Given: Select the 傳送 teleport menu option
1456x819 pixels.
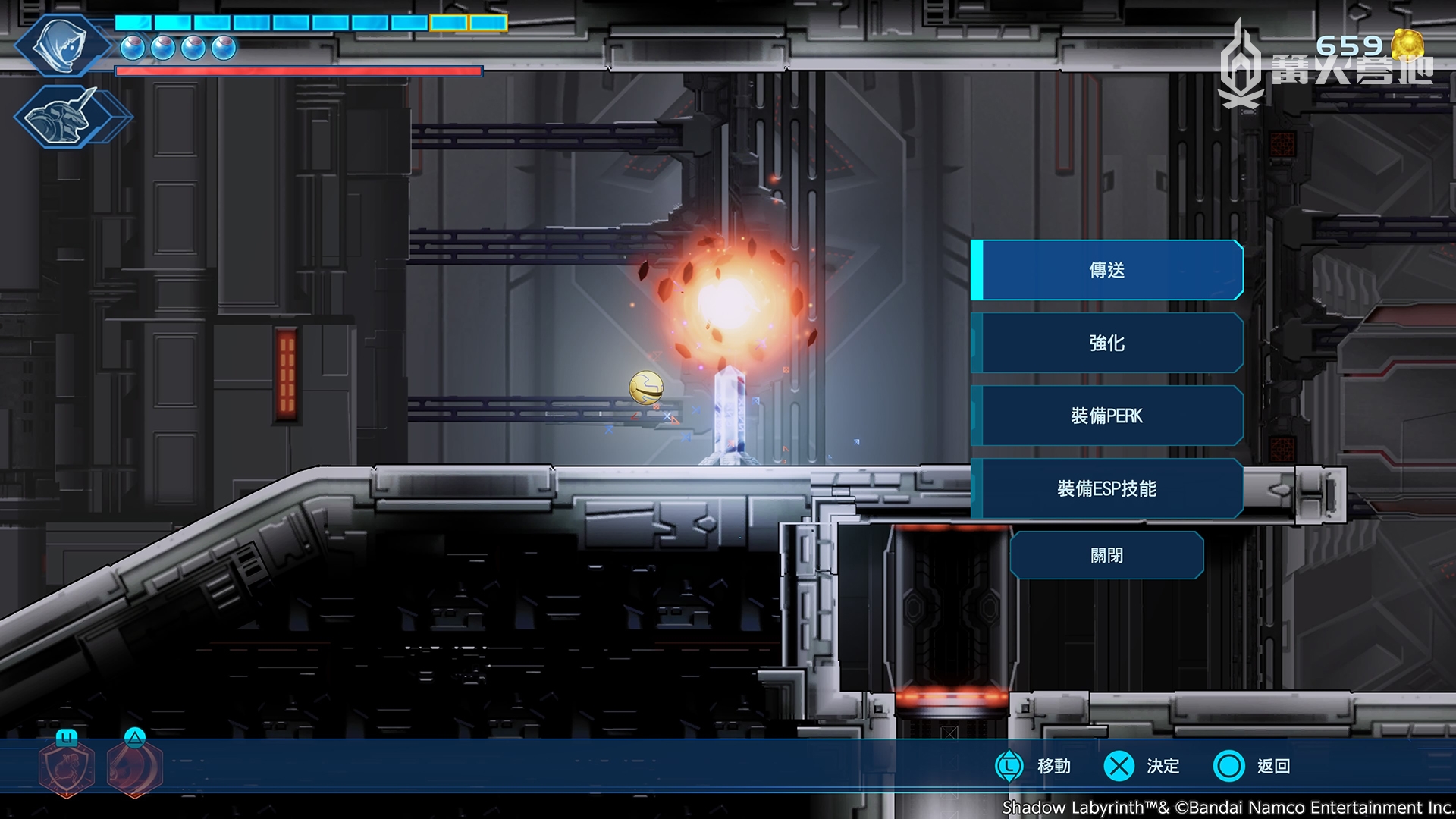Looking at the screenshot, I should [1106, 270].
